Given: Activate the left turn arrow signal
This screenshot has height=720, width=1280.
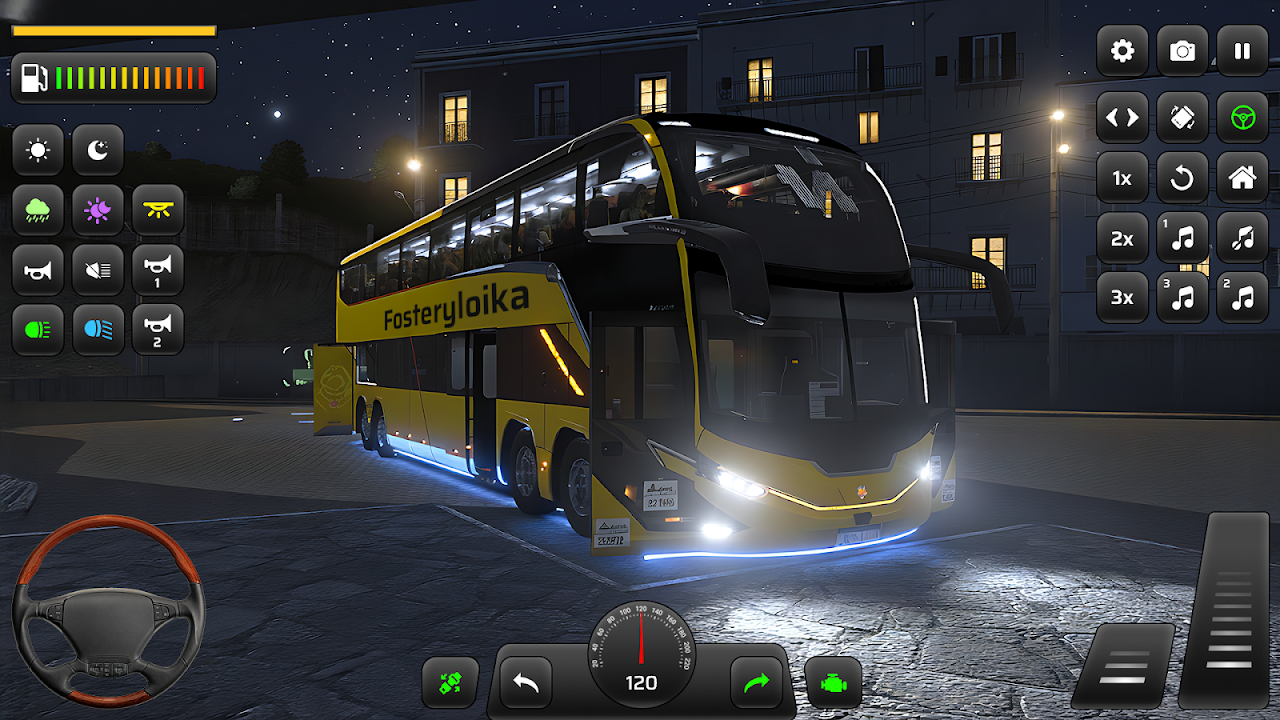Looking at the screenshot, I should pos(526,683).
